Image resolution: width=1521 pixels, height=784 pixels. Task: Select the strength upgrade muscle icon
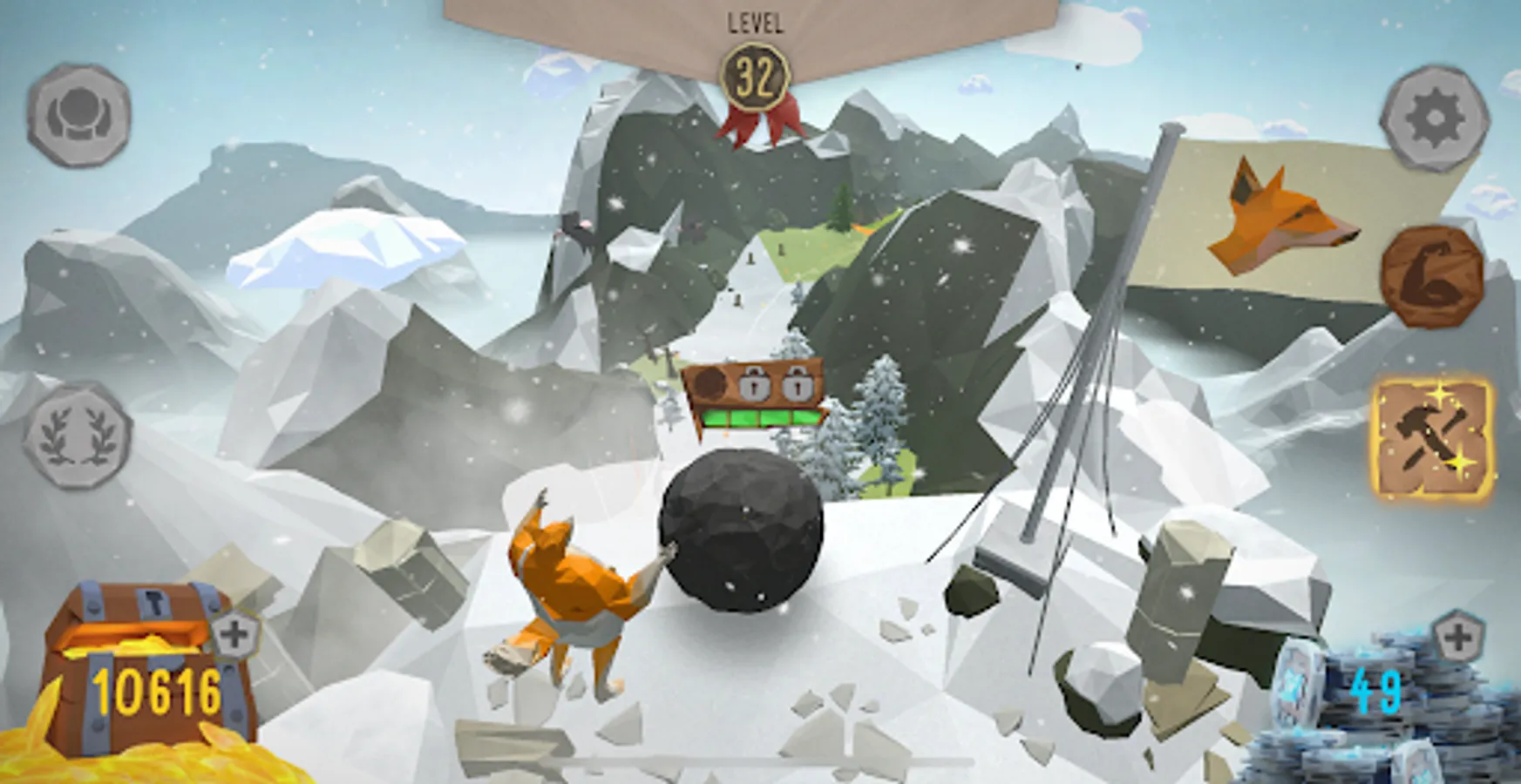(x=1429, y=279)
